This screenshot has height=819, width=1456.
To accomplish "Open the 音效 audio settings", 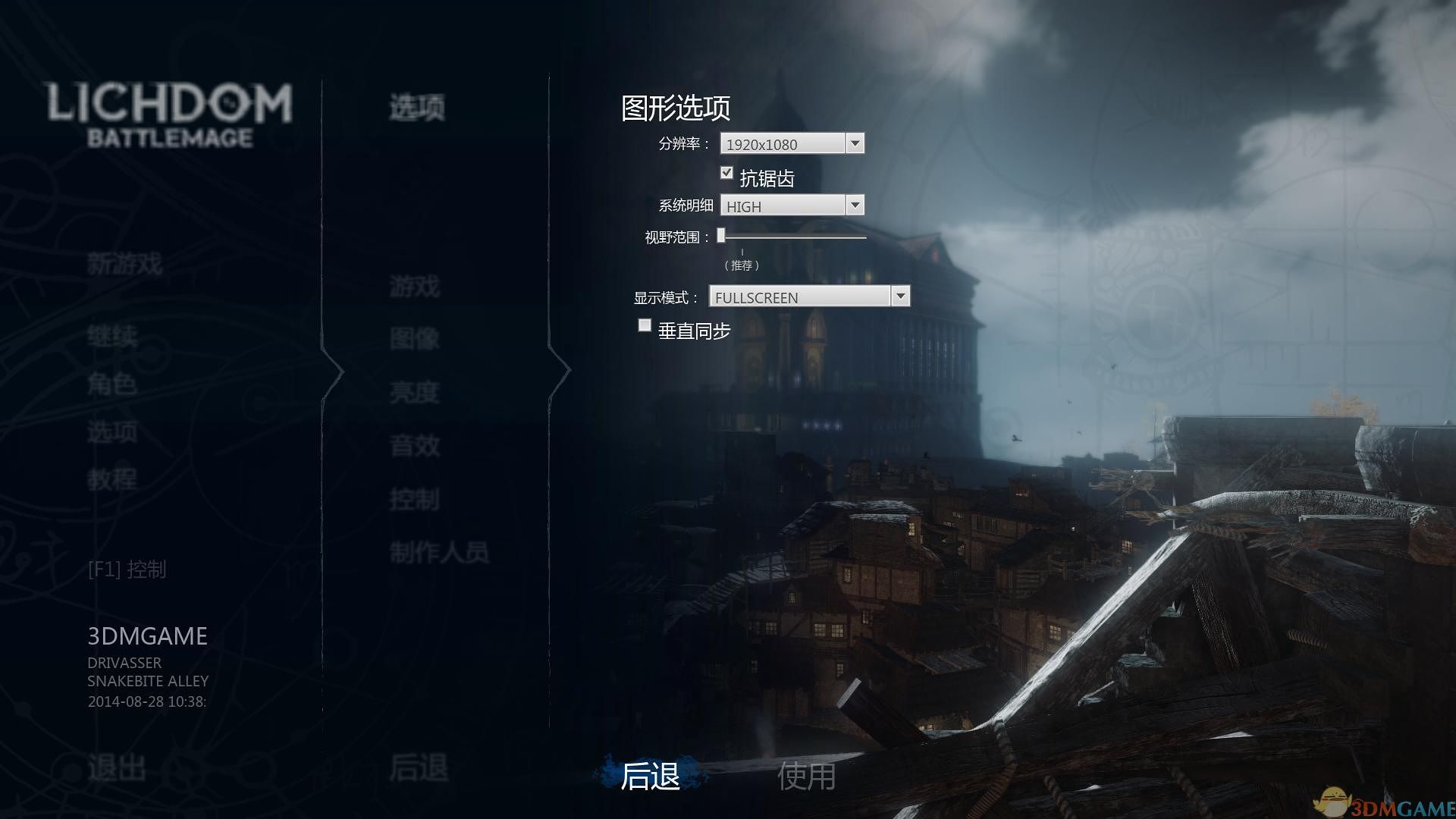I will pos(415,446).
